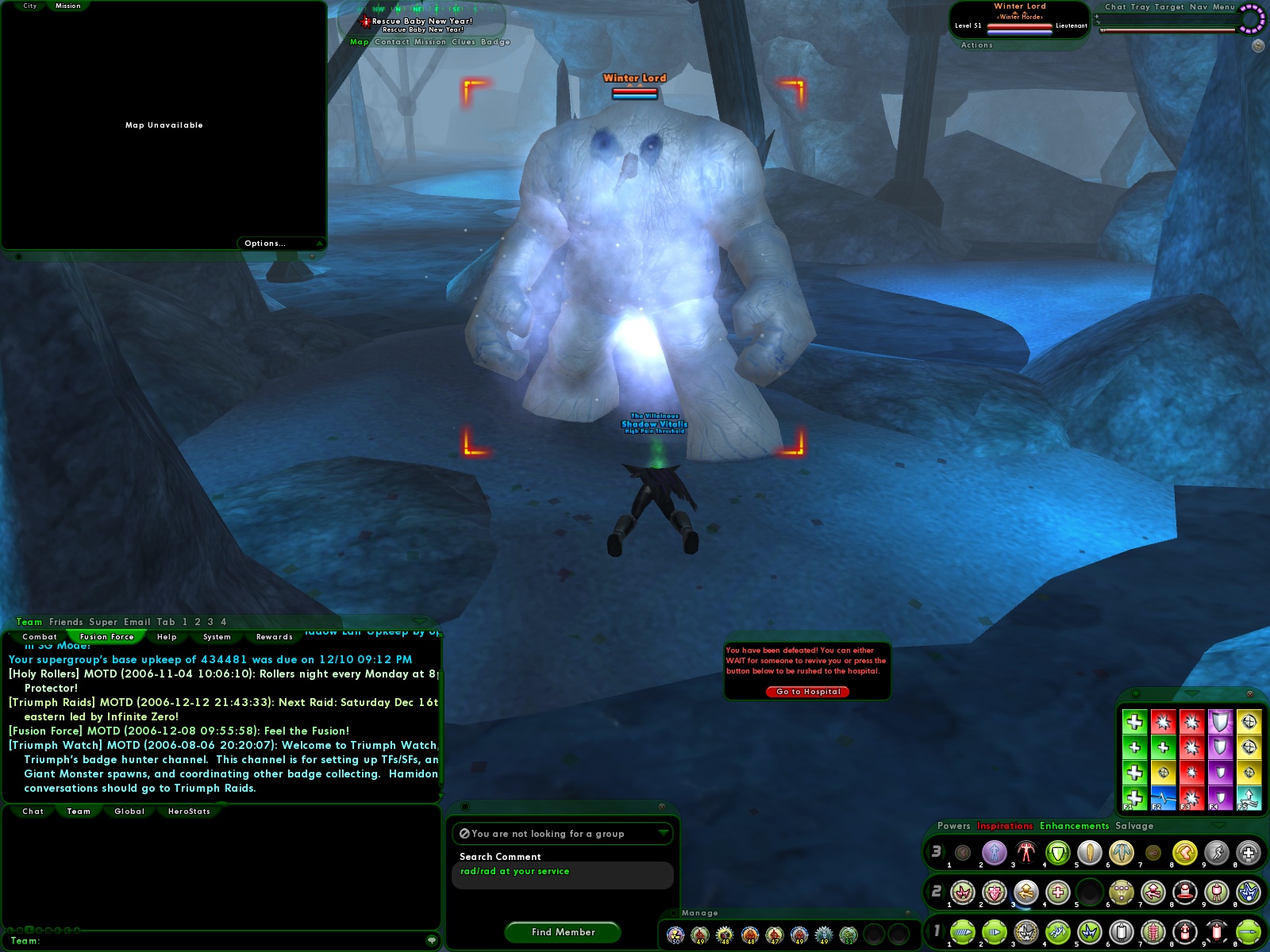Click the purple shield inspiration in the F-key tray
This screenshot has height=952, width=1270.
[x=1221, y=722]
